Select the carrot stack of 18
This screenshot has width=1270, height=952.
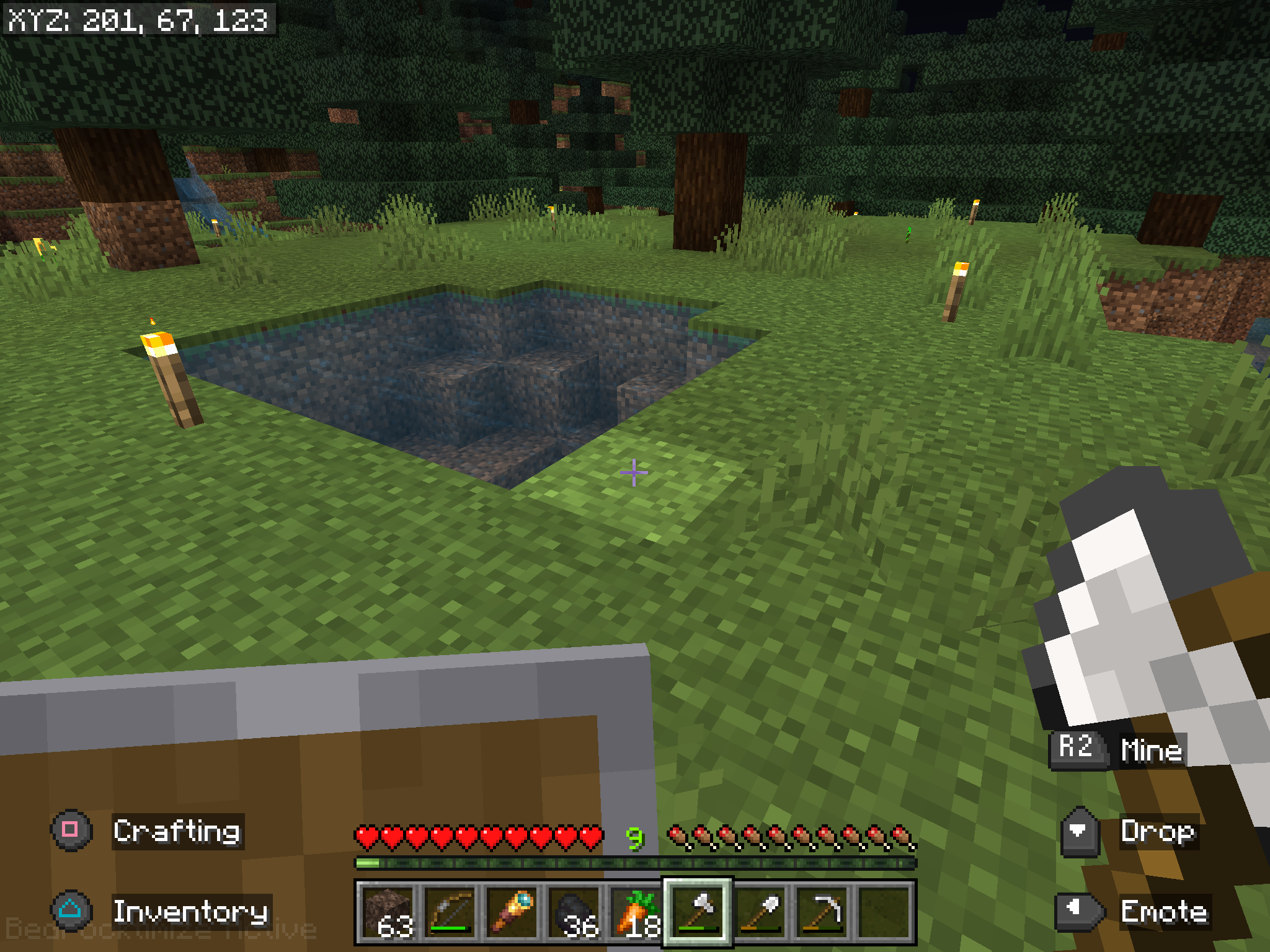click(637, 911)
